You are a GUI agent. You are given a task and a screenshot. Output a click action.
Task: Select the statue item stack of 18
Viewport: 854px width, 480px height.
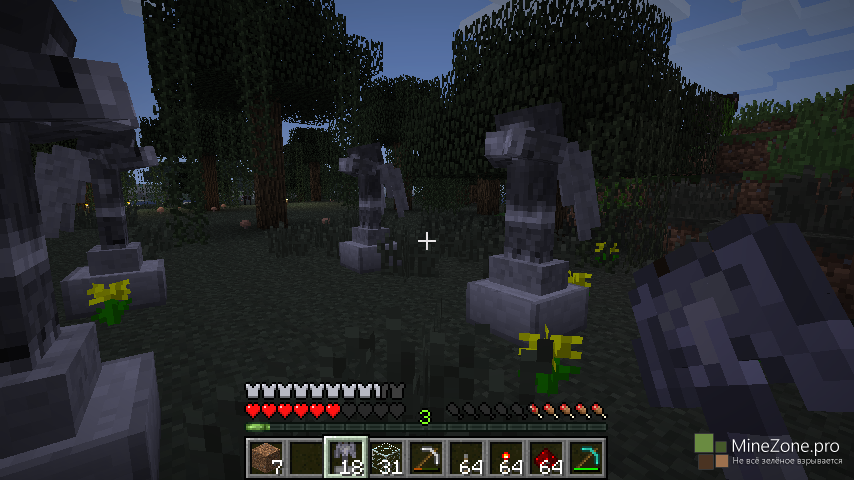346,457
